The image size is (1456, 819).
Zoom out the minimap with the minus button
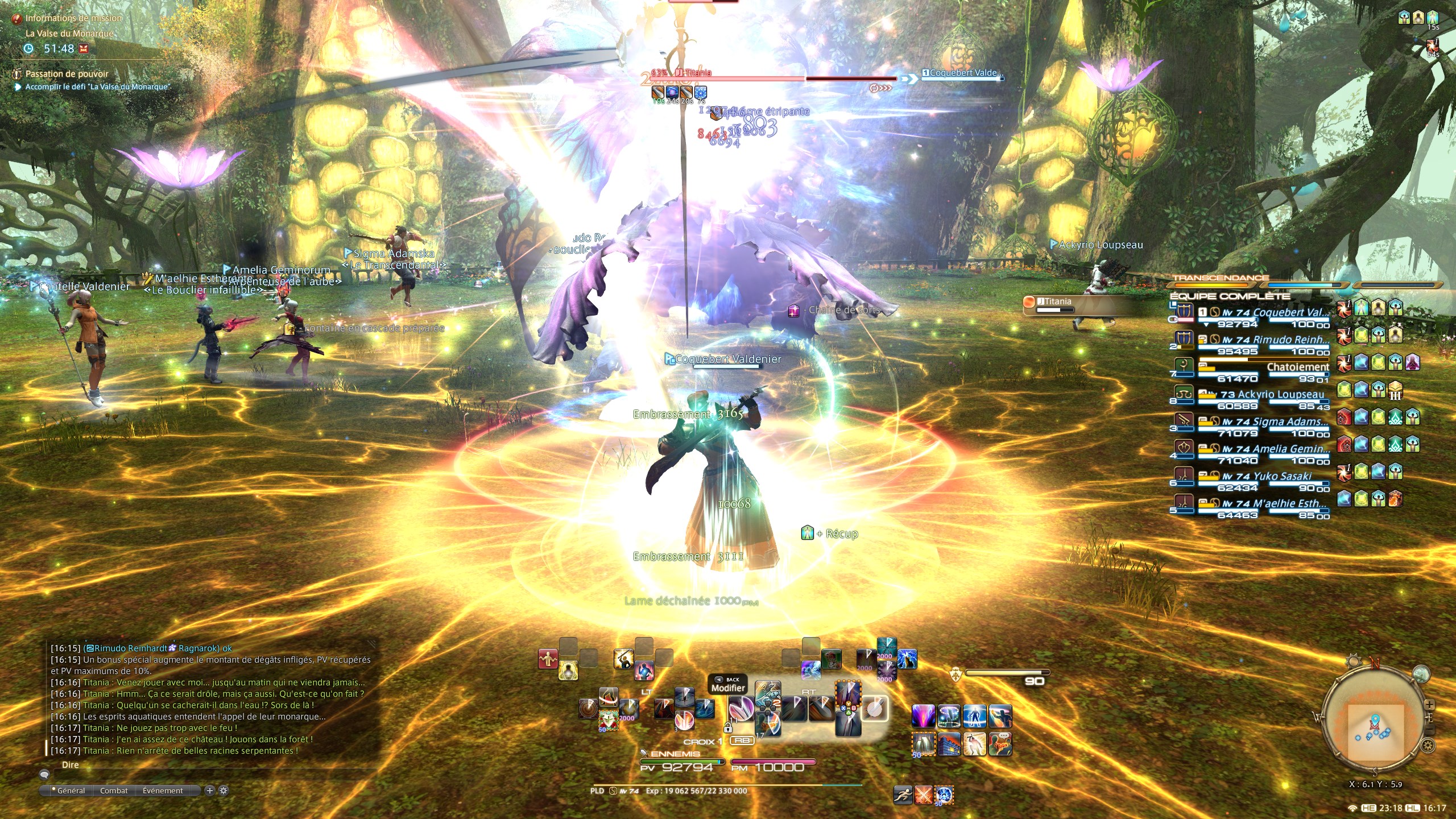[1430, 730]
